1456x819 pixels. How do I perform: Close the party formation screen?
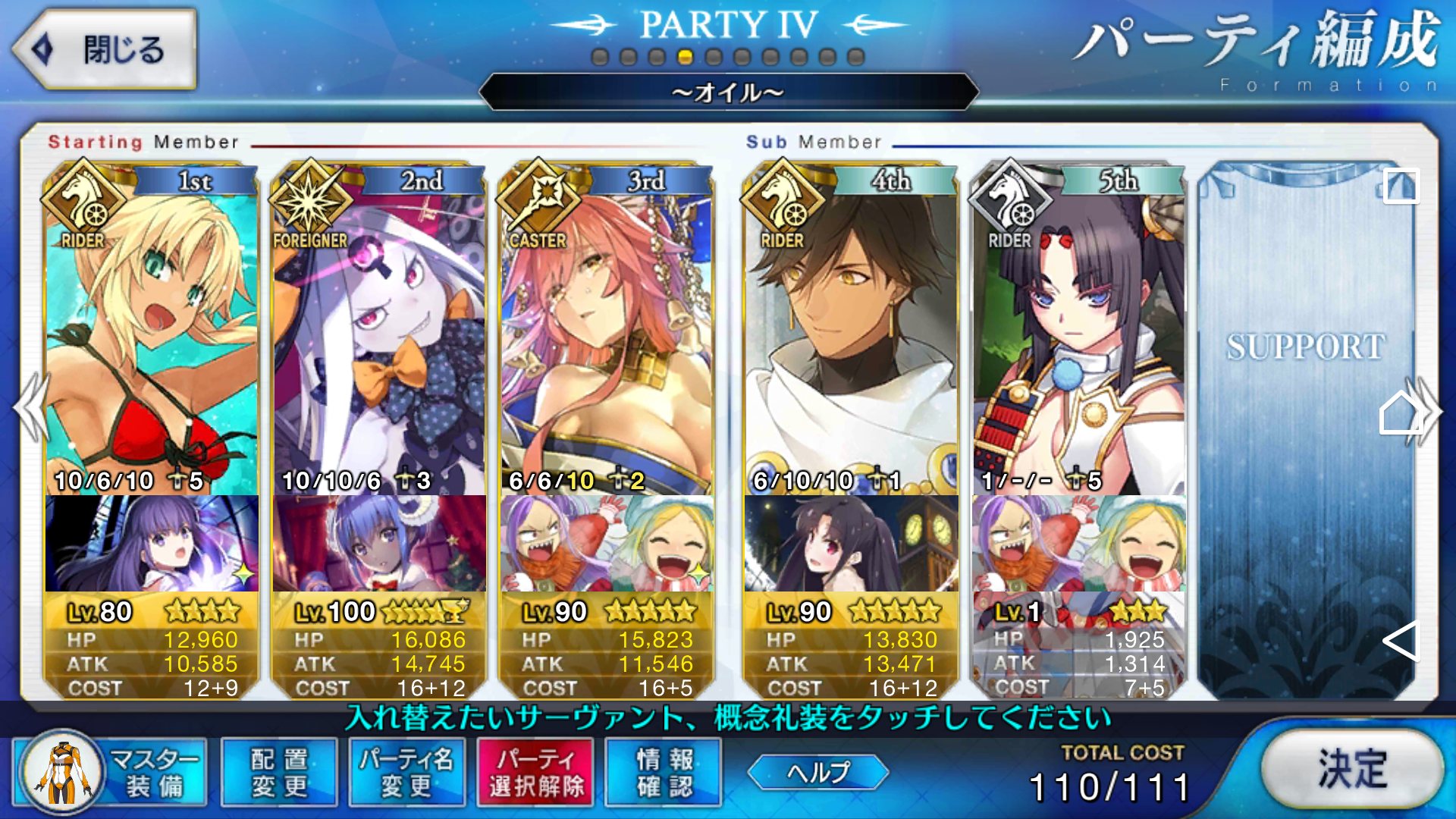(105, 50)
